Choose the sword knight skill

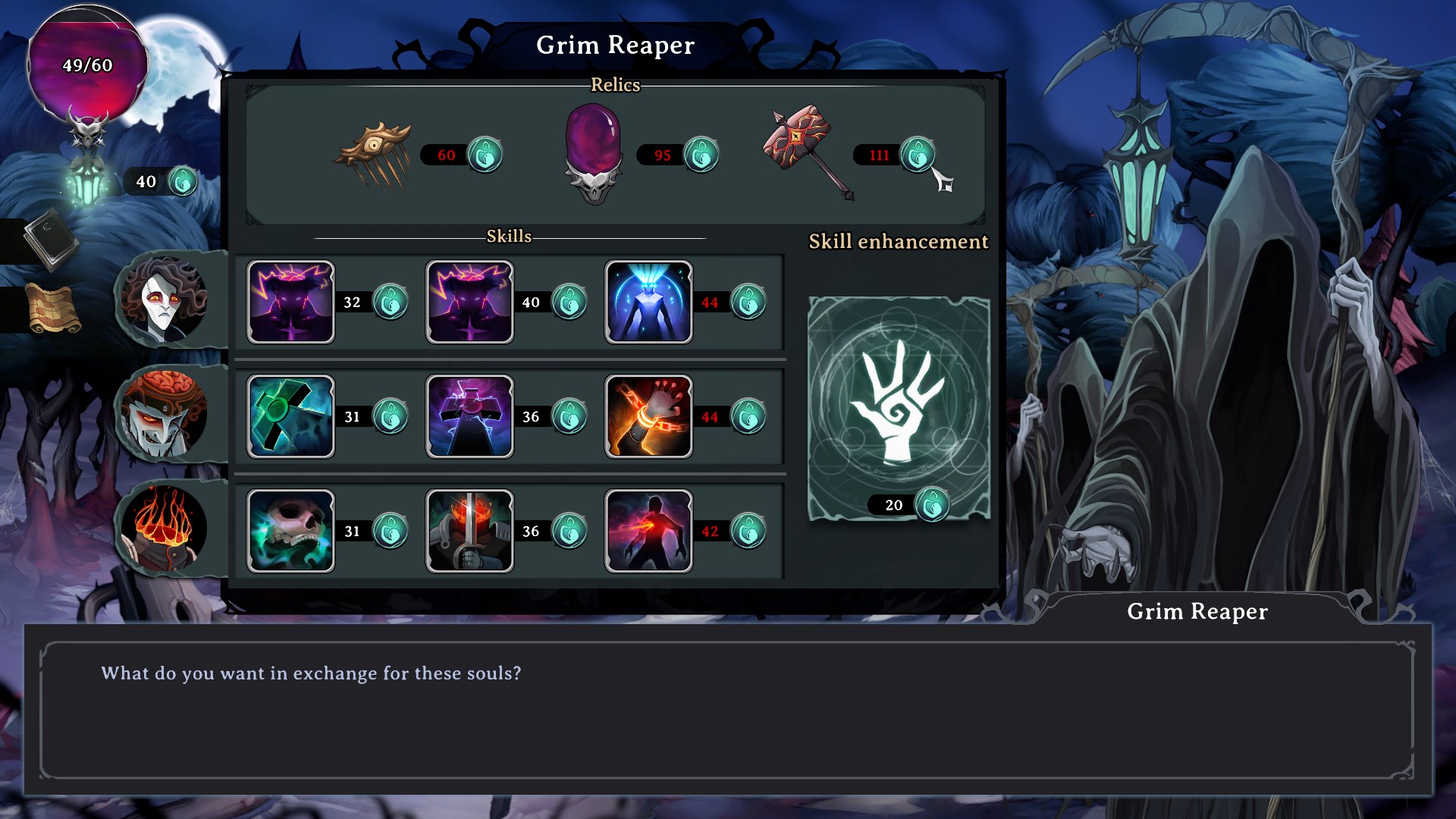pos(469,531)
